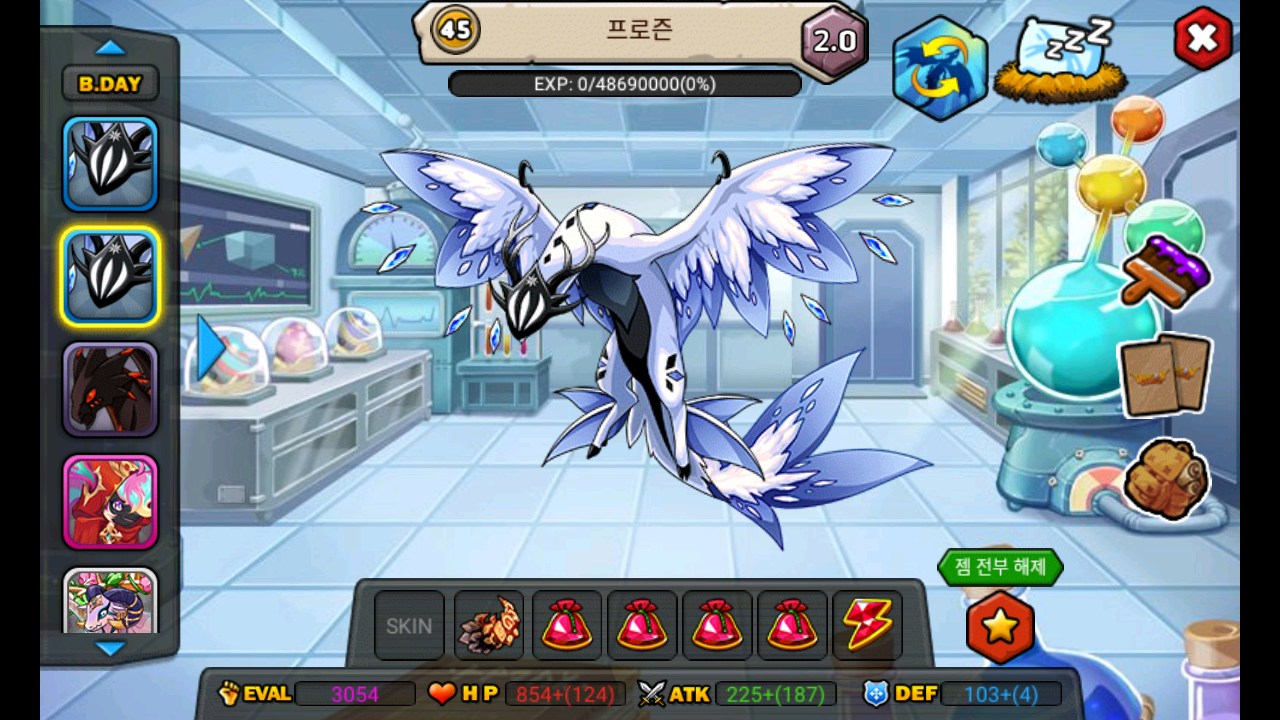Pick the flower-crowned dragon portrait
1280x720 pixels.
[x=110, y=602]
